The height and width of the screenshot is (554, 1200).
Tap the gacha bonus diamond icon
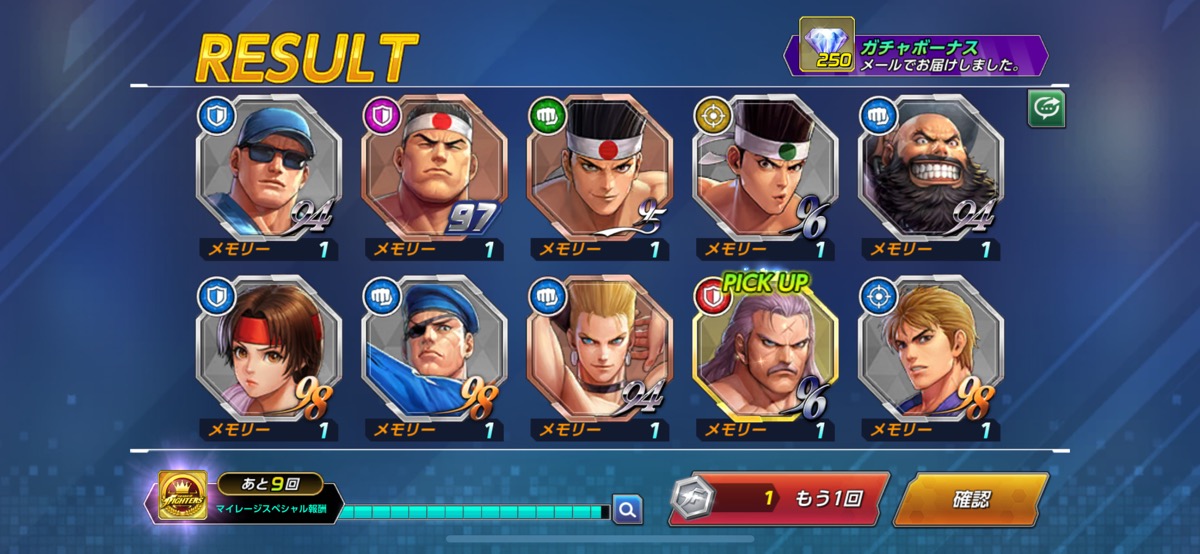[826, 45]
